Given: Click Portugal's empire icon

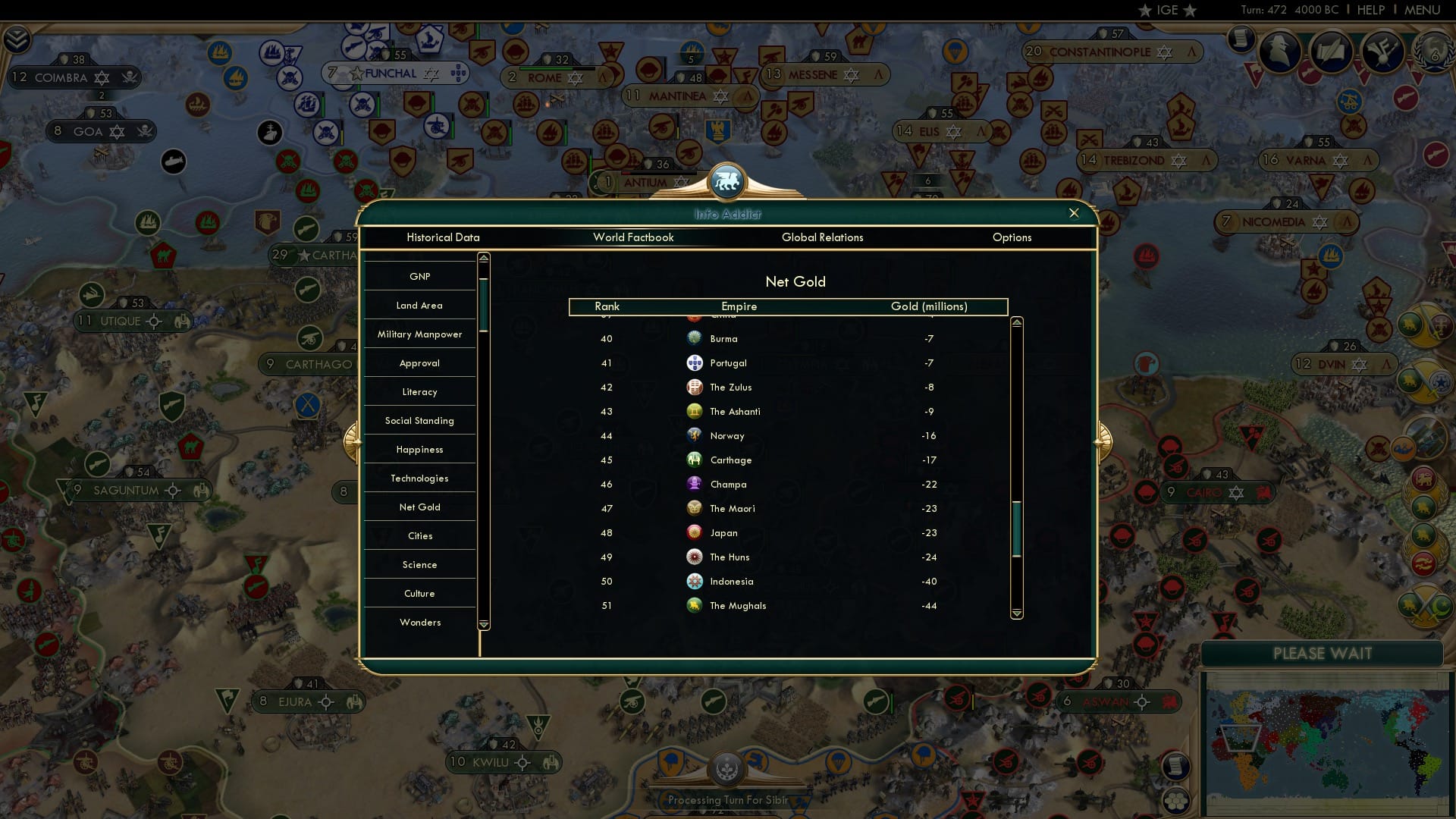Looking at the screenshot, I should (695, 362).
